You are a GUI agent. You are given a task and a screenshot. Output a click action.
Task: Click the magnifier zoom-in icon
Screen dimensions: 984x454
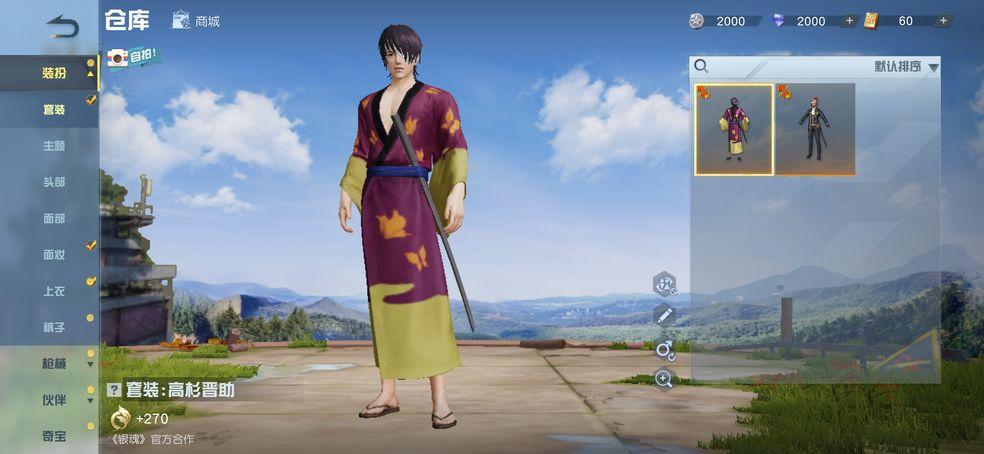click(664, 378)
